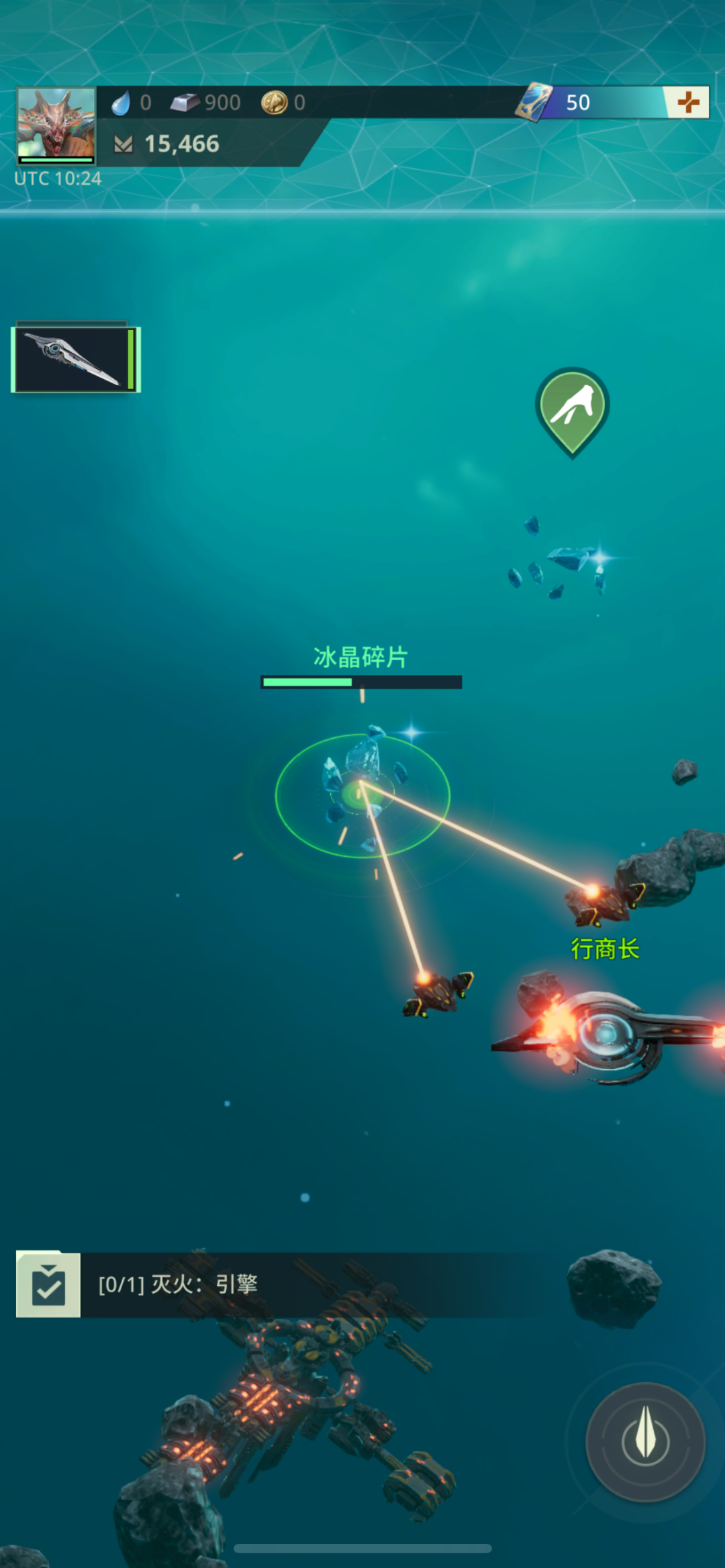Open the player avatar profile
Viewport: 725px width, 1568px height.
click(x=56, y=125)
